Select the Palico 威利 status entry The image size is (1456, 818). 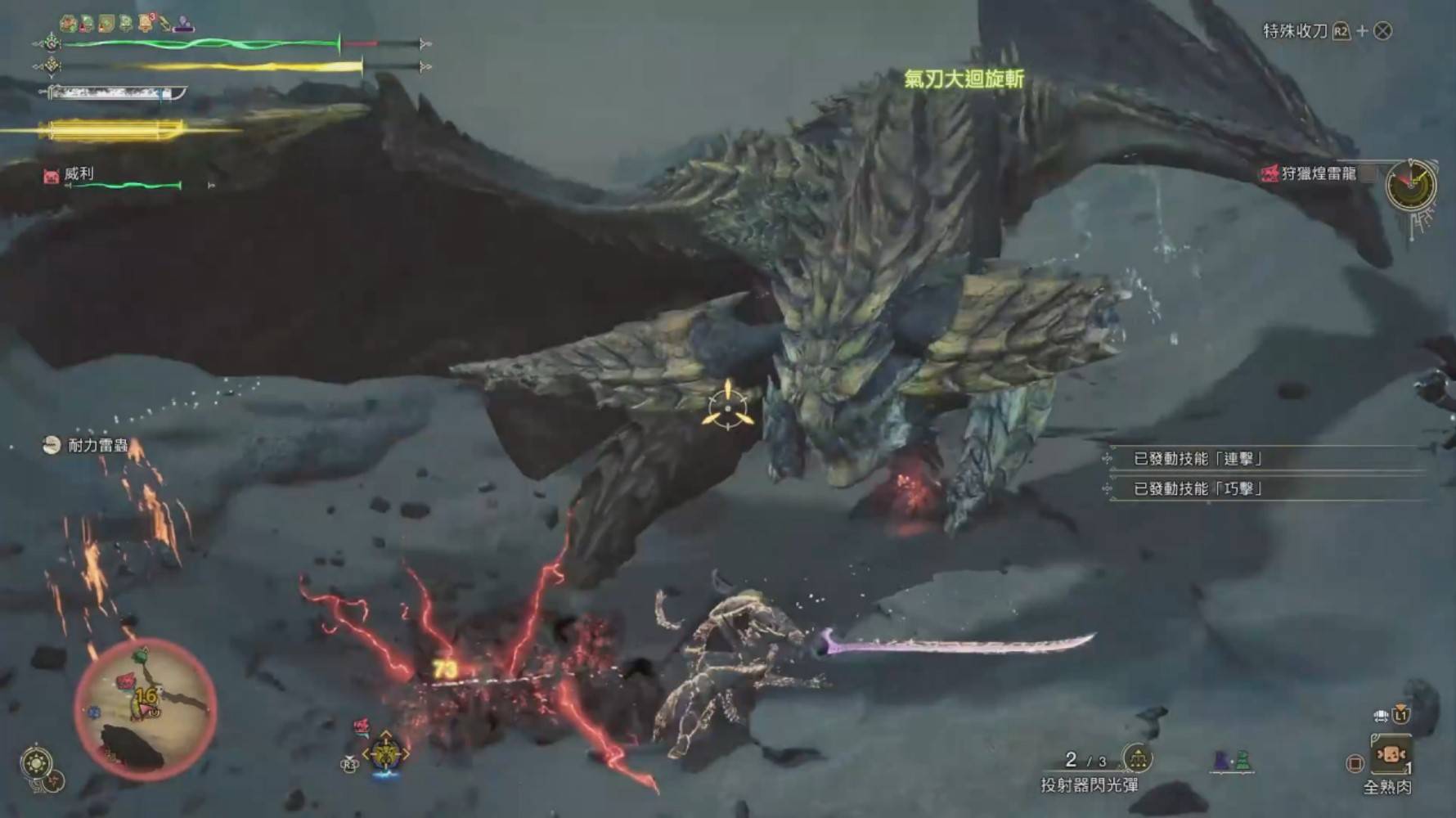coord(79,174)
